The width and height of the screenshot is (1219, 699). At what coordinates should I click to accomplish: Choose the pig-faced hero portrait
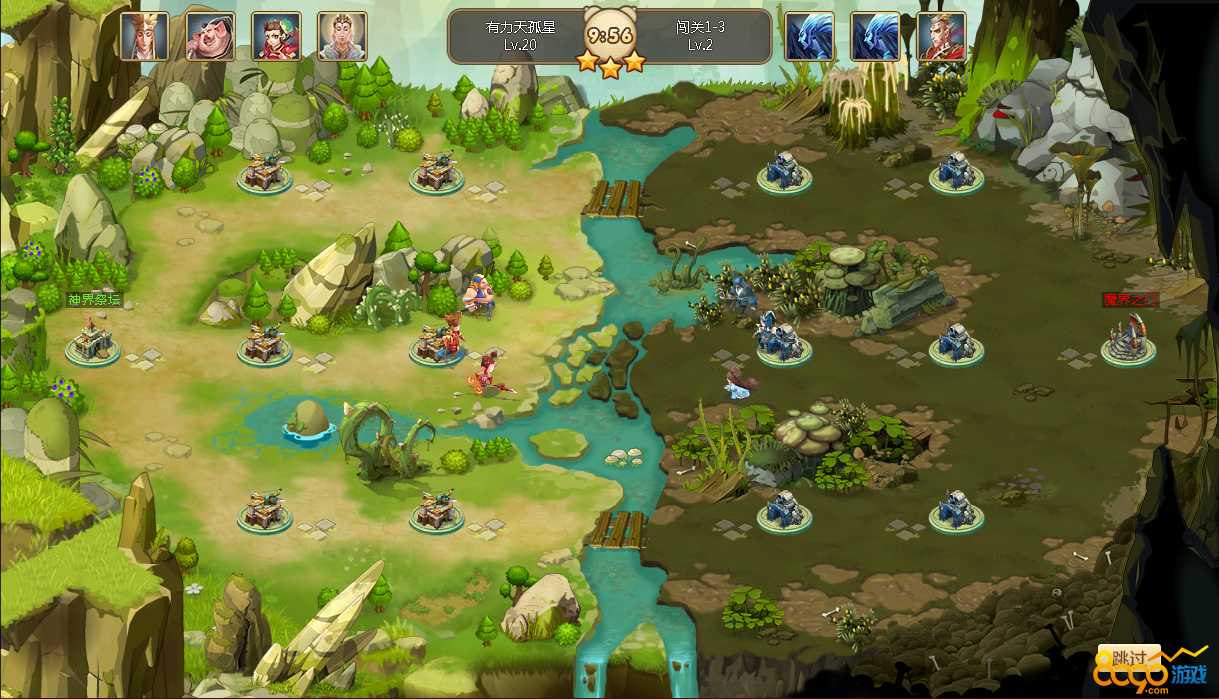click(210, 37)
